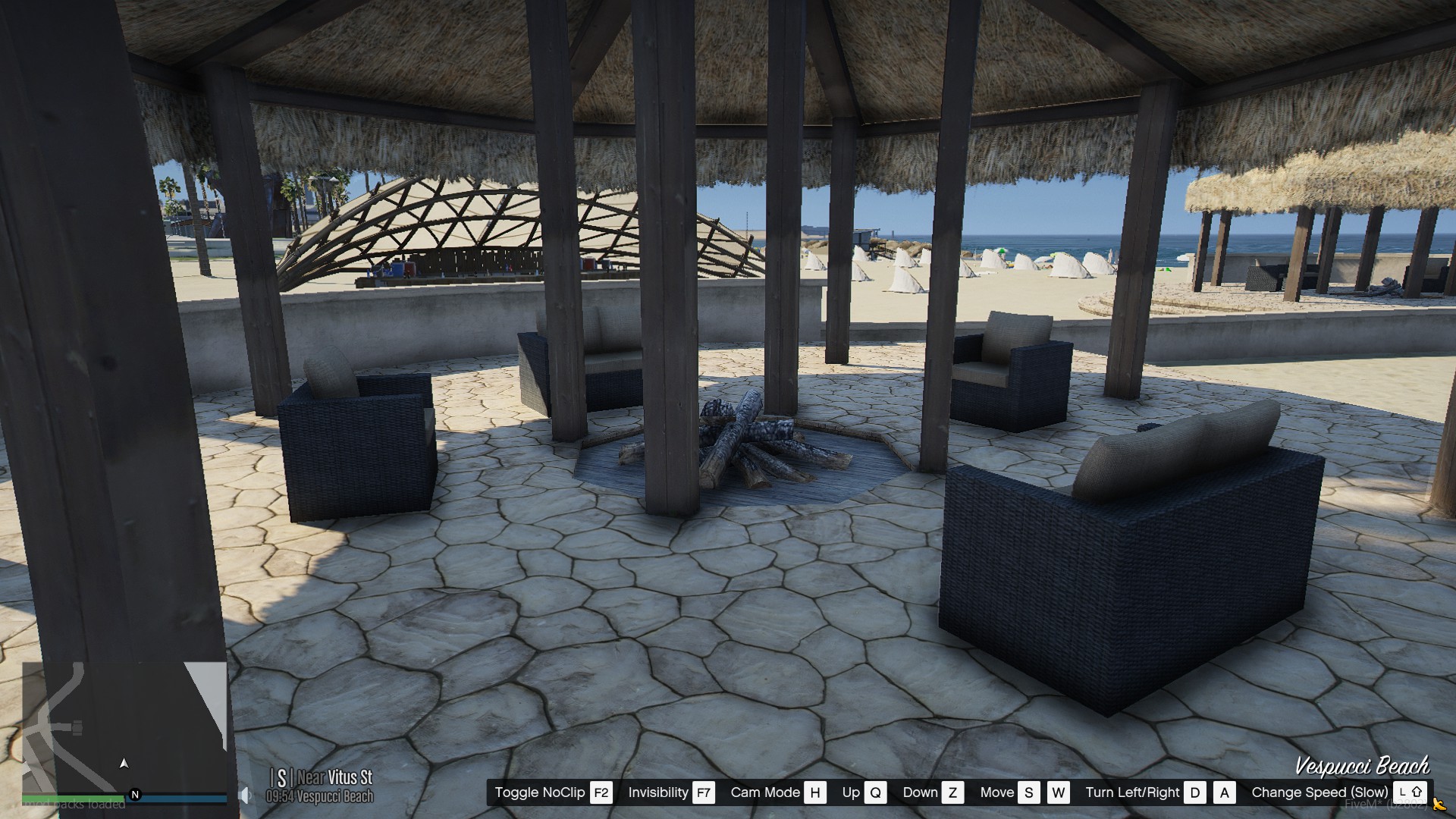Image resolution: width=1456 pixels, height=819 pixels.
Task: Click the D badge under Turn Left/Right
Action: [x=1192, y=792]
